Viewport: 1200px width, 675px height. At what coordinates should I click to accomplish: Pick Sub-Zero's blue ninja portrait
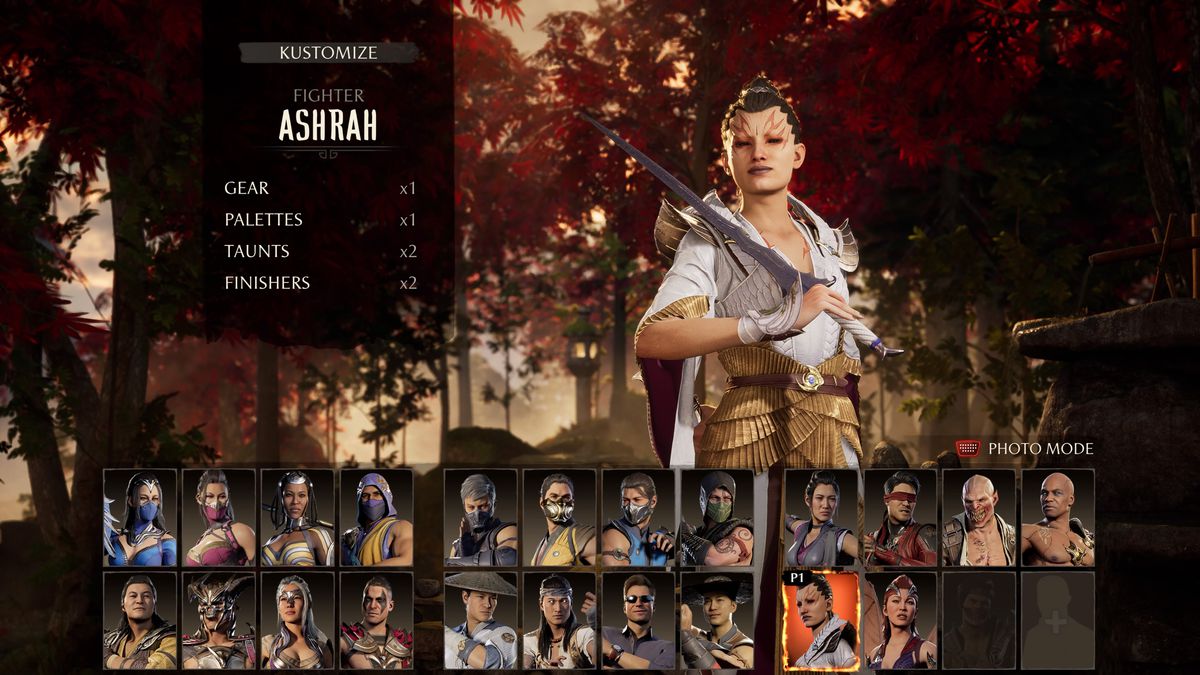pyautogui.click(x=638, y=517)
